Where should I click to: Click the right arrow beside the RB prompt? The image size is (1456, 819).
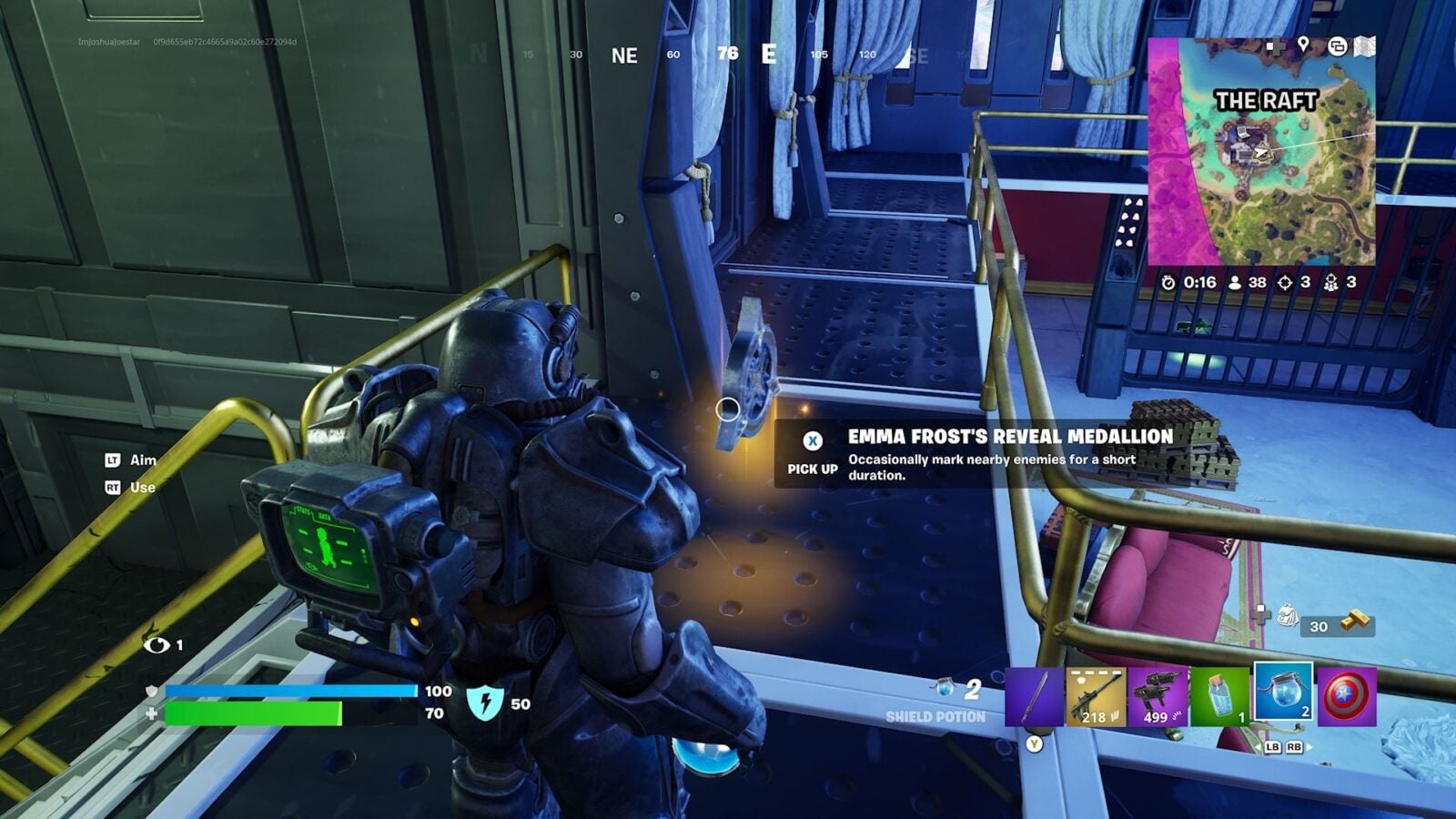tap(1309, 746)
